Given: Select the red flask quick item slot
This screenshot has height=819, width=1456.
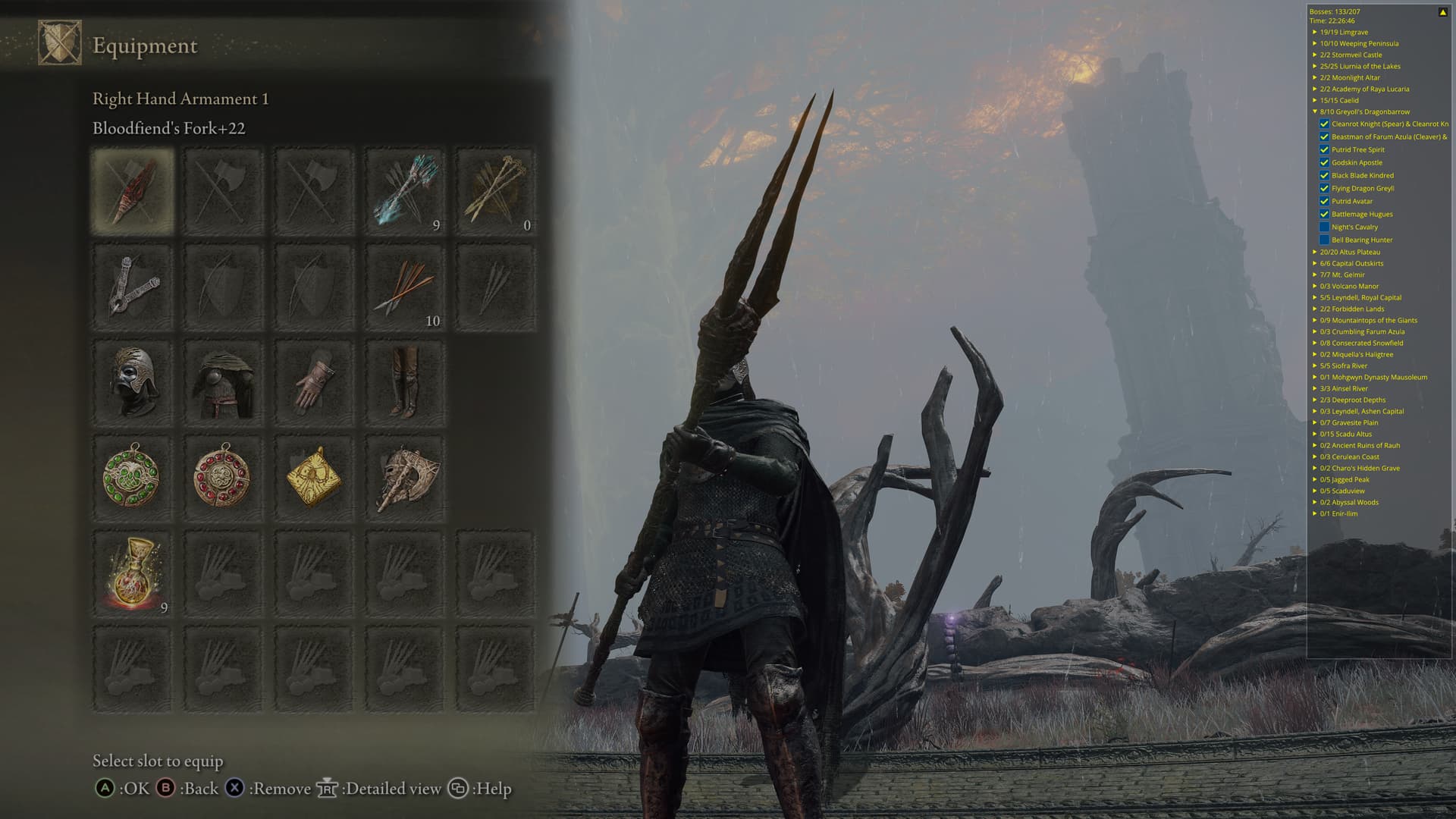Looking at the screenshot, I should coord(133,574).
